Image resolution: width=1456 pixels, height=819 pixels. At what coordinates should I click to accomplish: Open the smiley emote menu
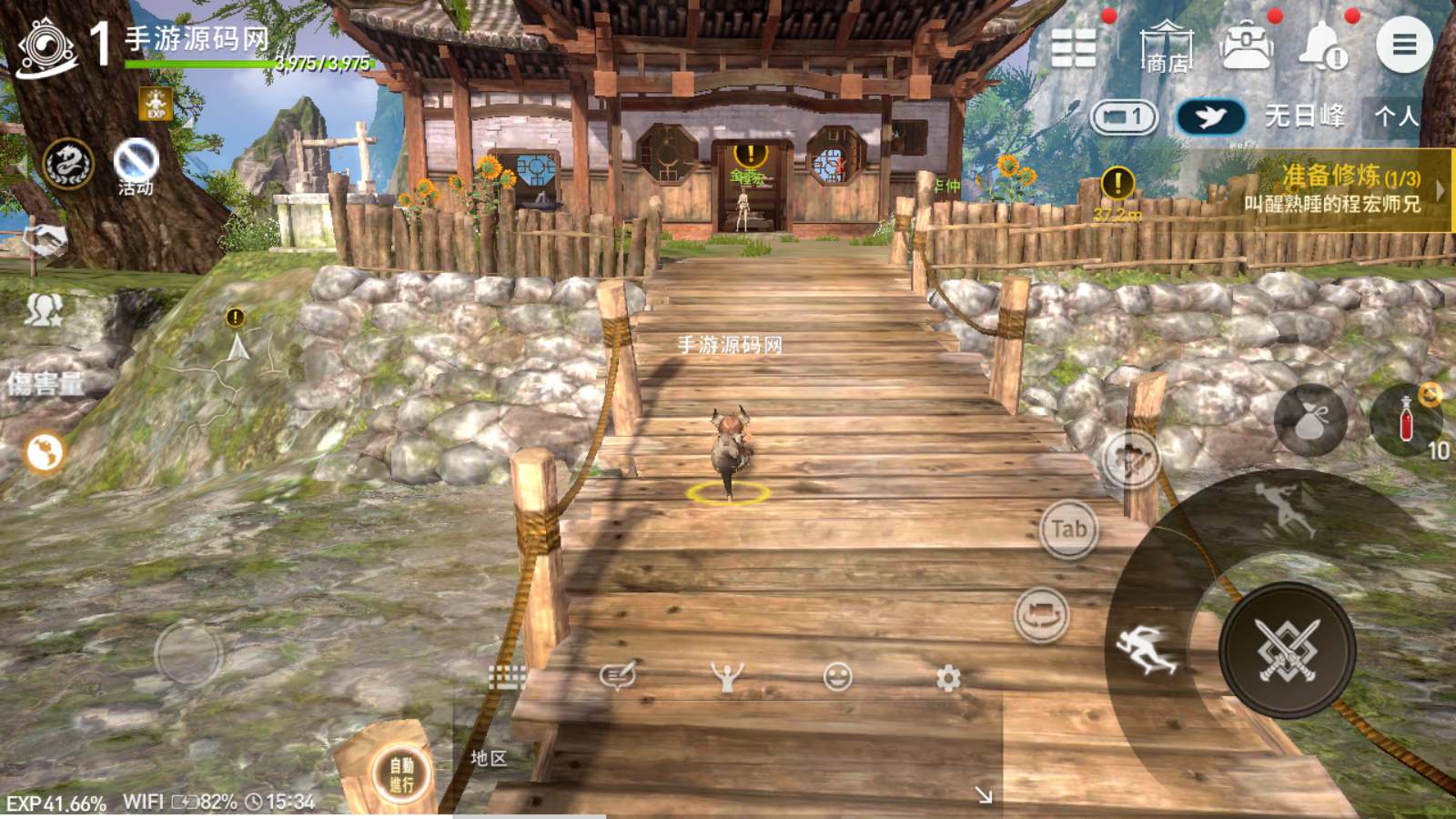pyautogui.click(x=837, y=677)
